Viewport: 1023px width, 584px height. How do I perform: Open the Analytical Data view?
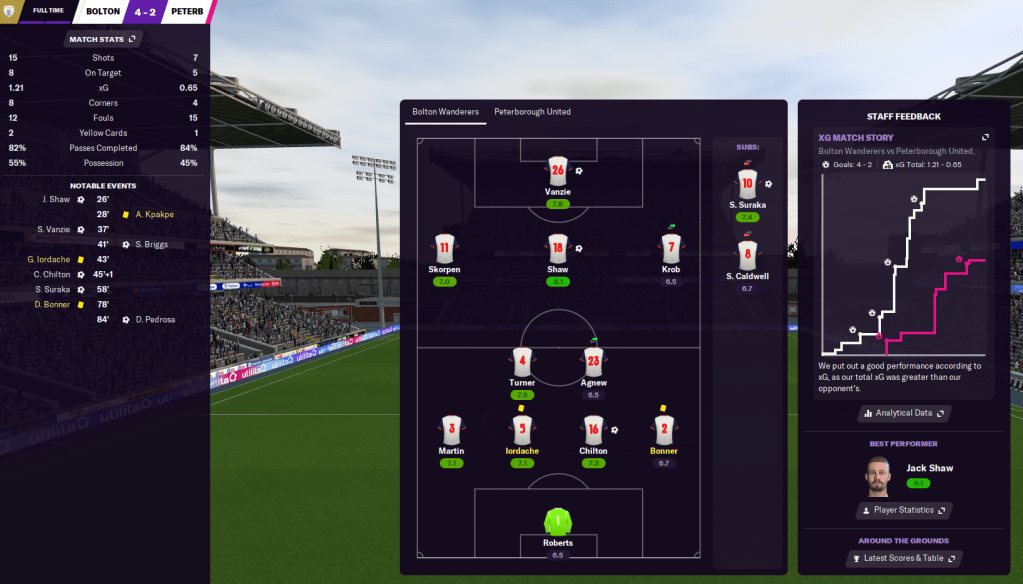pos(903,413)
